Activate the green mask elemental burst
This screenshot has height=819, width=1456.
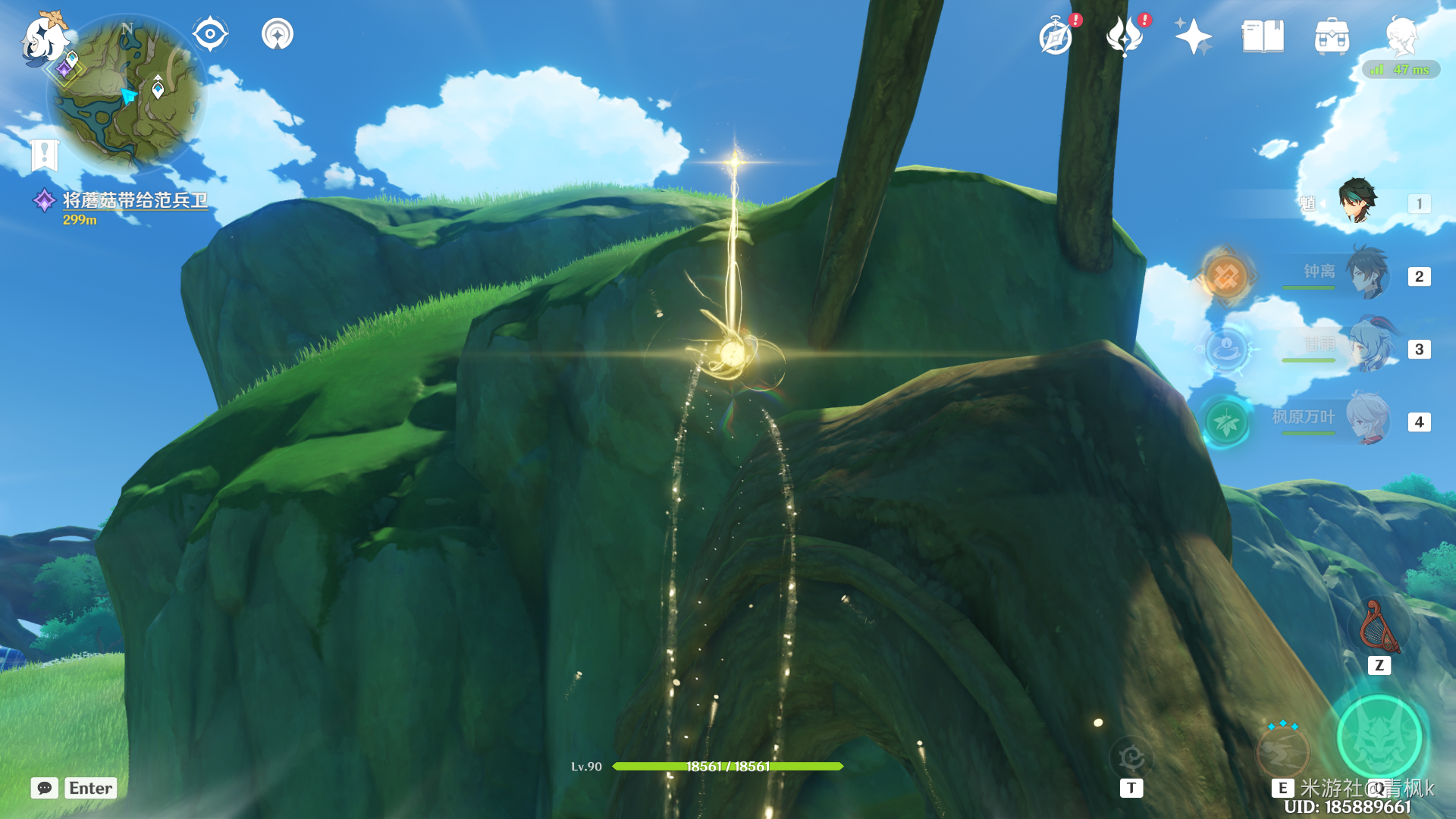[1379, 737]
